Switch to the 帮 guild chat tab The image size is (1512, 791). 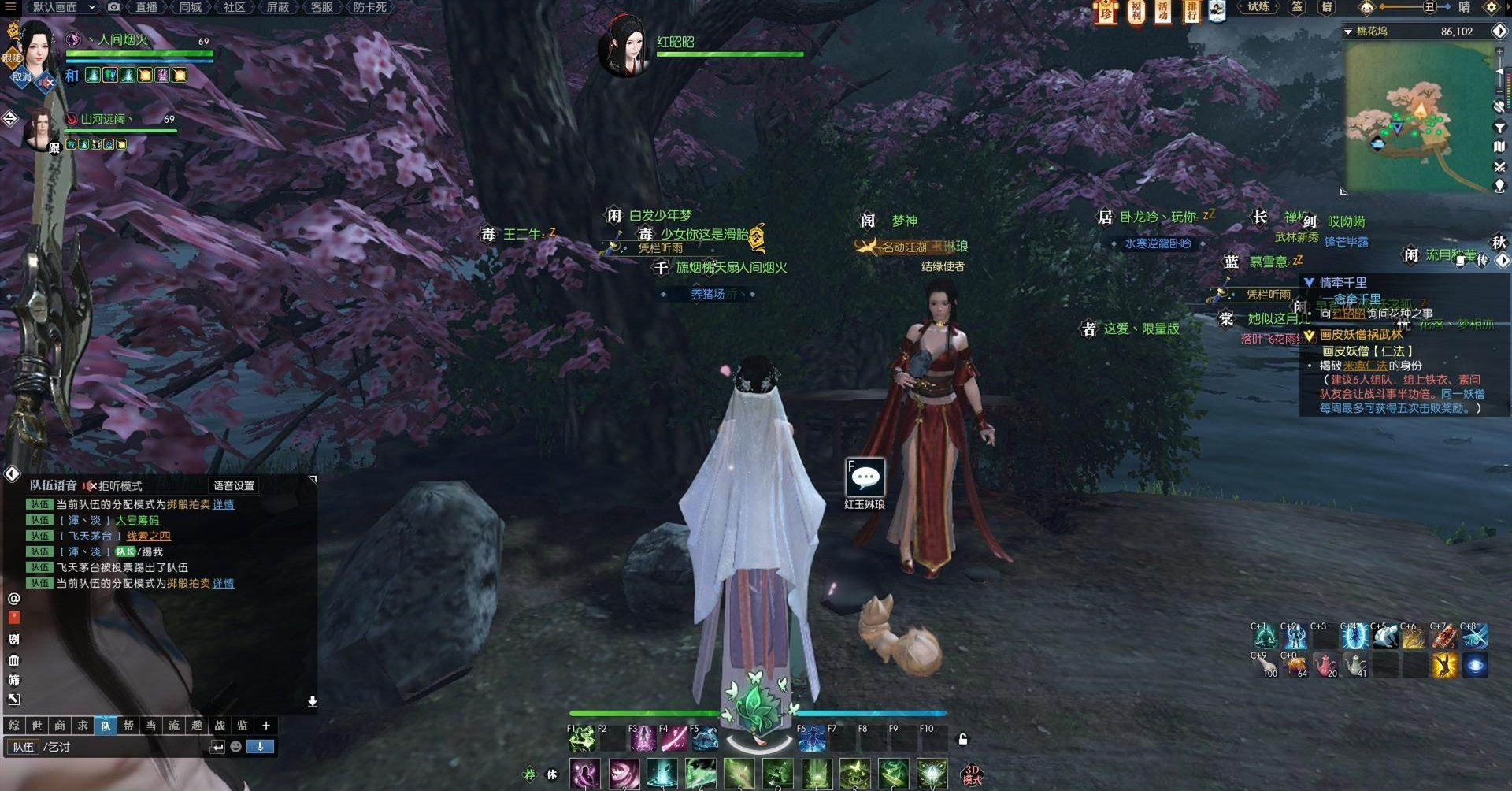pyautogui.click(x=128, y=726)
